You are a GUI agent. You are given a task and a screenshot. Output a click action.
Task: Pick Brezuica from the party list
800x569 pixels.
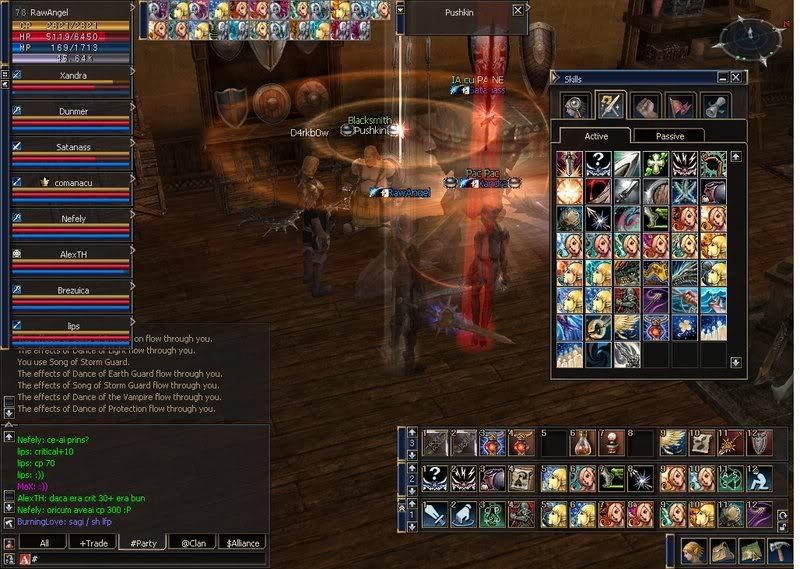tap(72, 289)
